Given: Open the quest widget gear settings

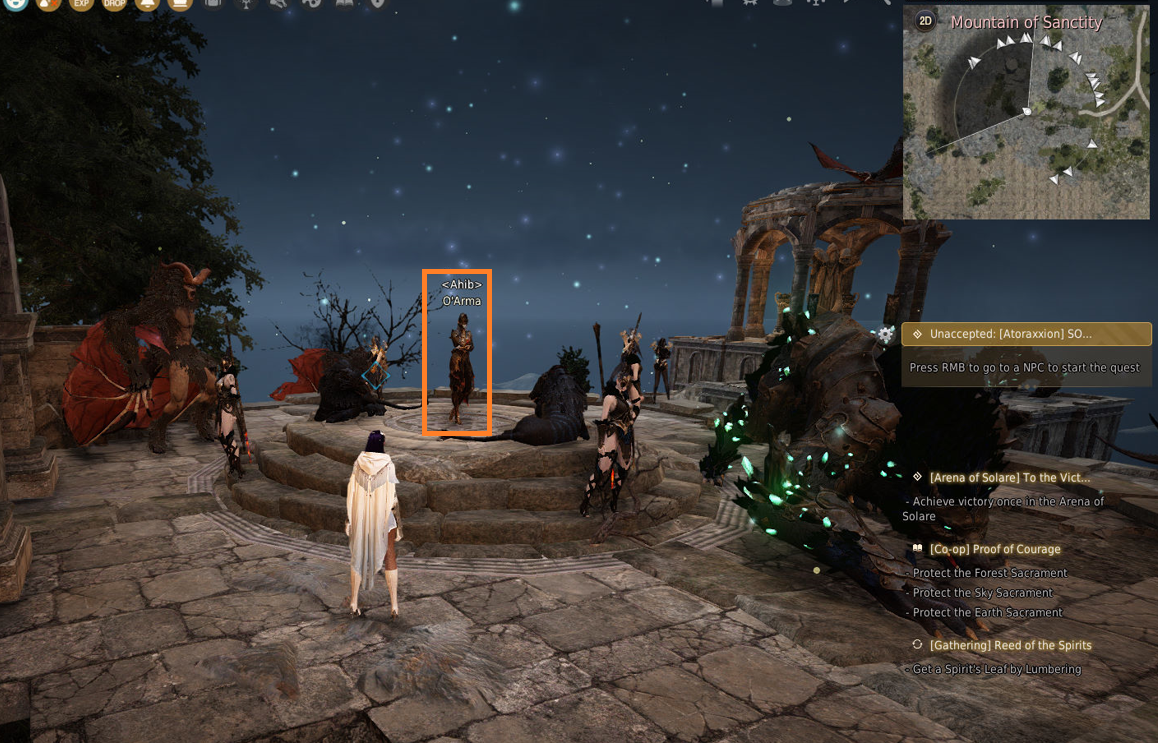Looking at the screenshot, I should [x=886, y=334].
